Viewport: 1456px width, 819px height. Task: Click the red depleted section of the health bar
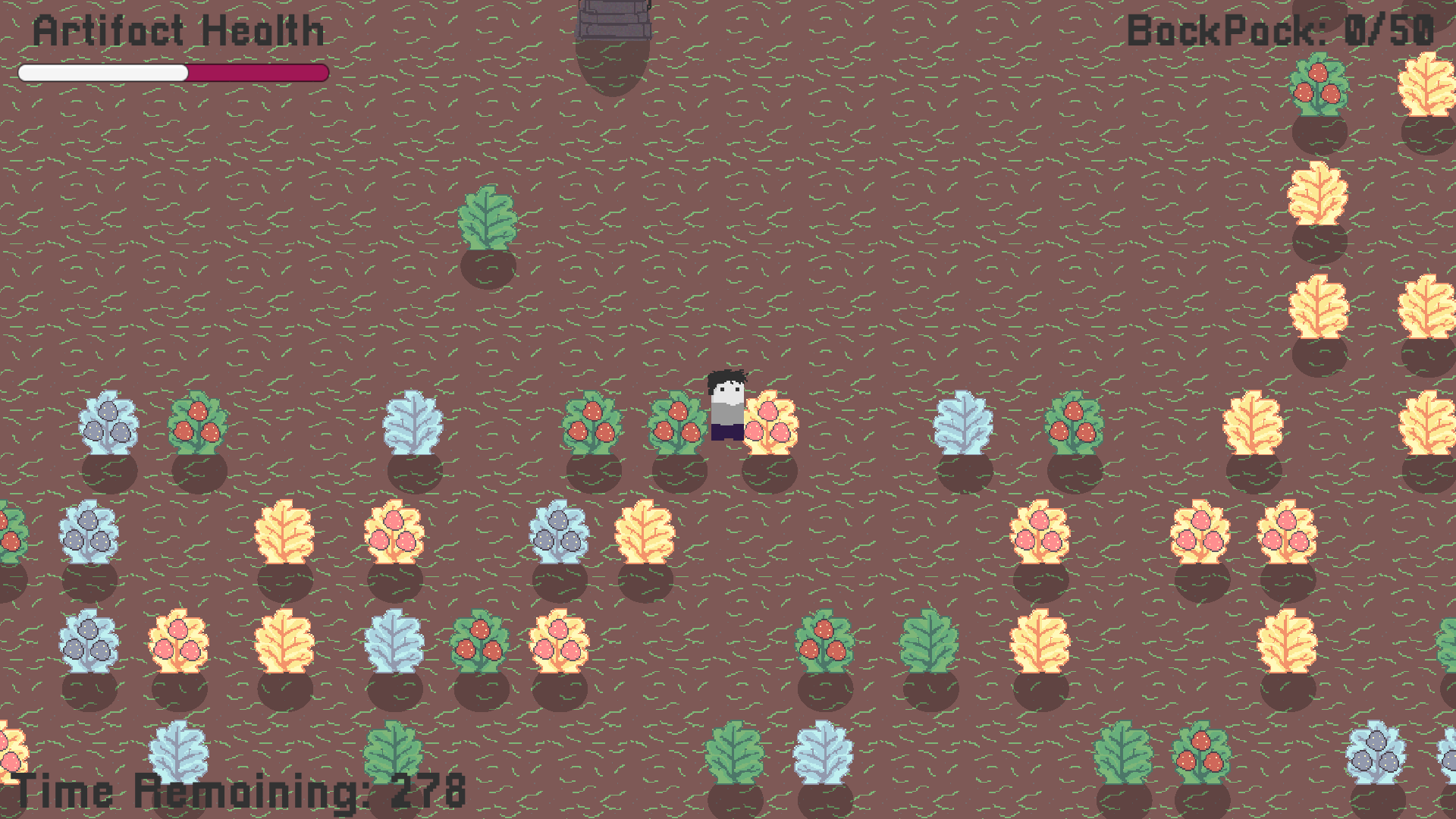[x=258, y=72]
